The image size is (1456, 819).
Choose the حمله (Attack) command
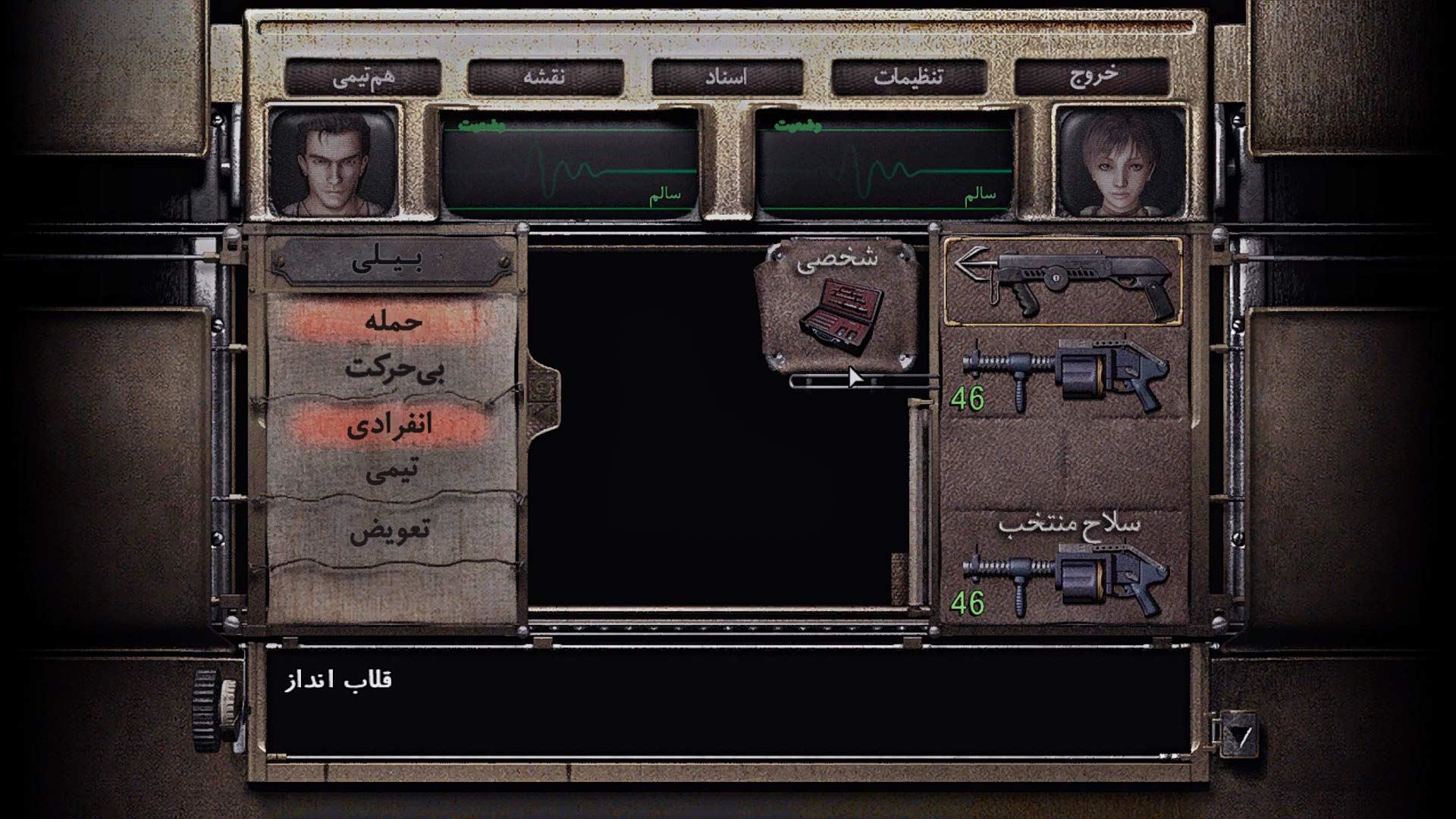pos(393,322)
